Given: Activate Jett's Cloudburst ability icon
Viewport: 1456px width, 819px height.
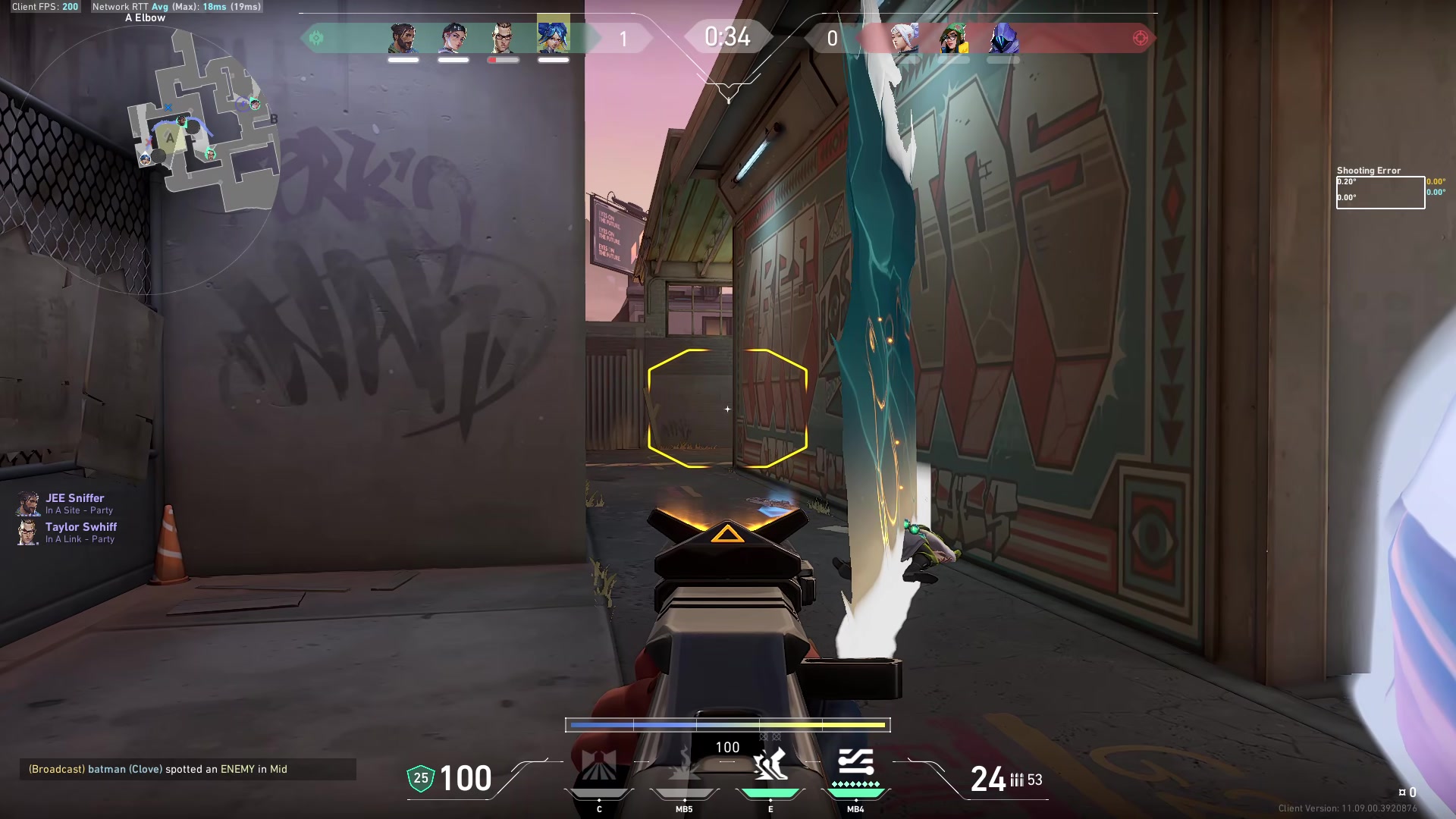Looking at the screenshot, I should point(599,766).
